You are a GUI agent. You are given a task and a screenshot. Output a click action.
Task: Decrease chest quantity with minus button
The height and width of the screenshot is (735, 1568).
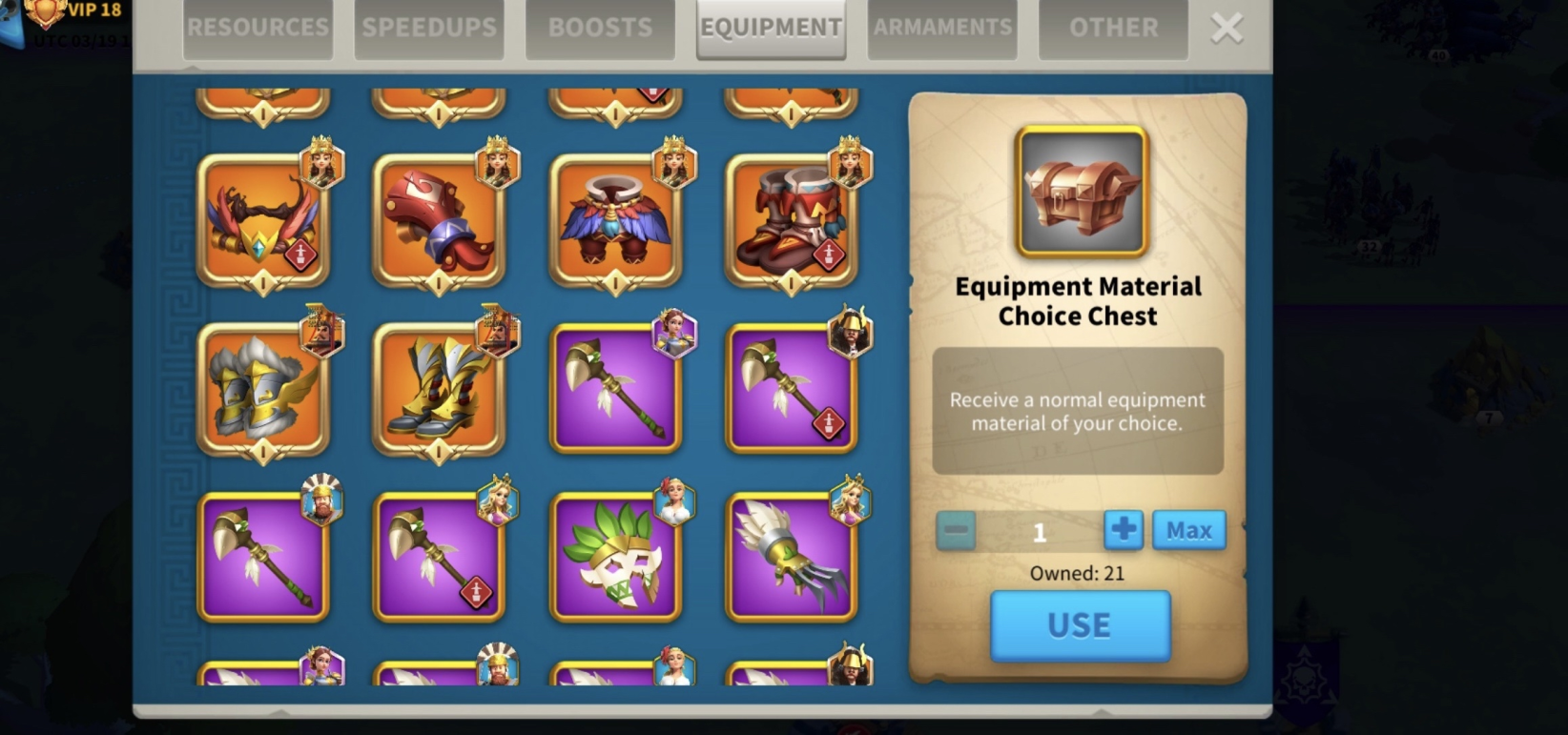click(x=956, y=531)
